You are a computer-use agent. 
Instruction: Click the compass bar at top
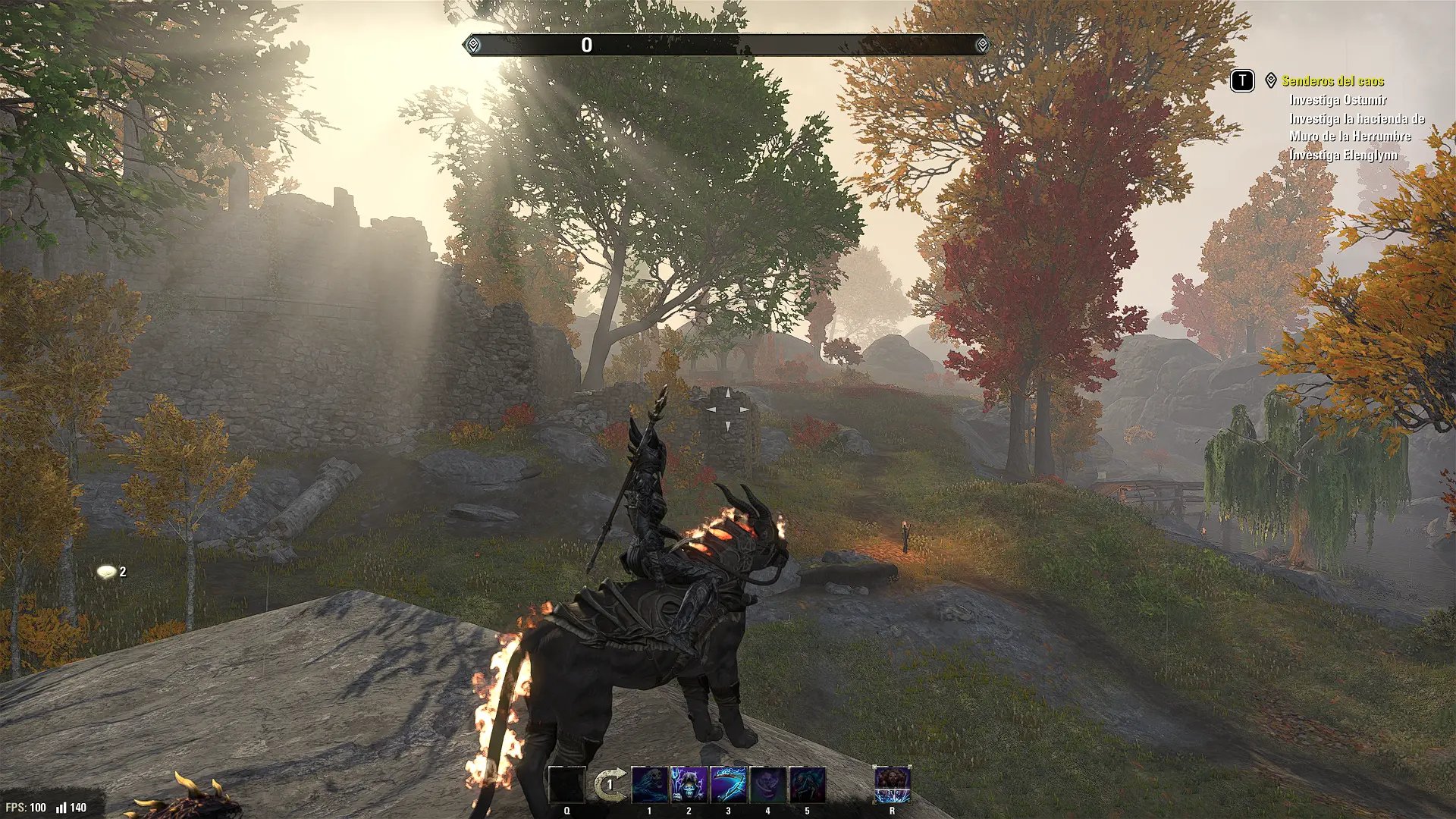(727, 45)
